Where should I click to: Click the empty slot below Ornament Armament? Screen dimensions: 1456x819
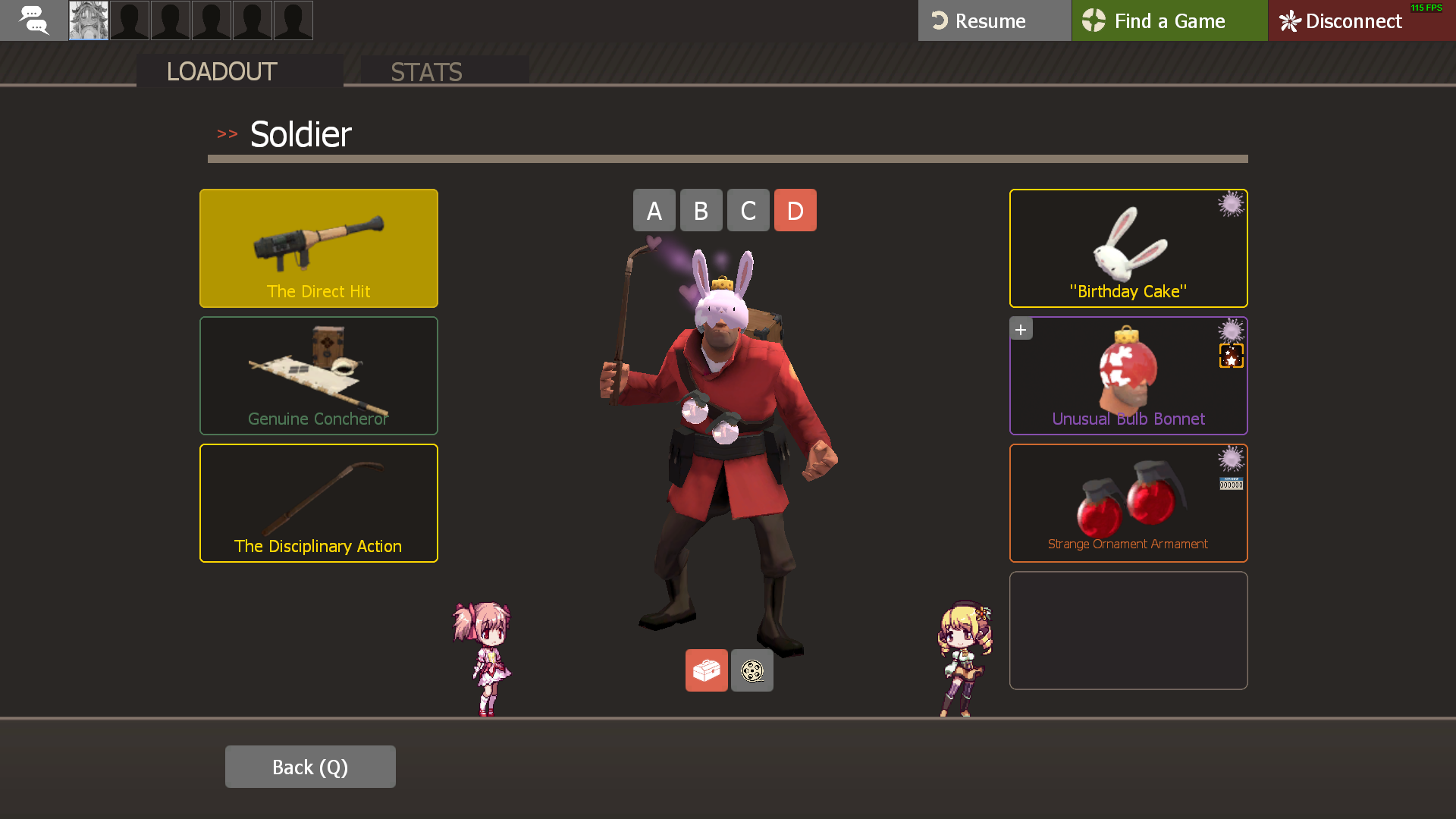1128,630
